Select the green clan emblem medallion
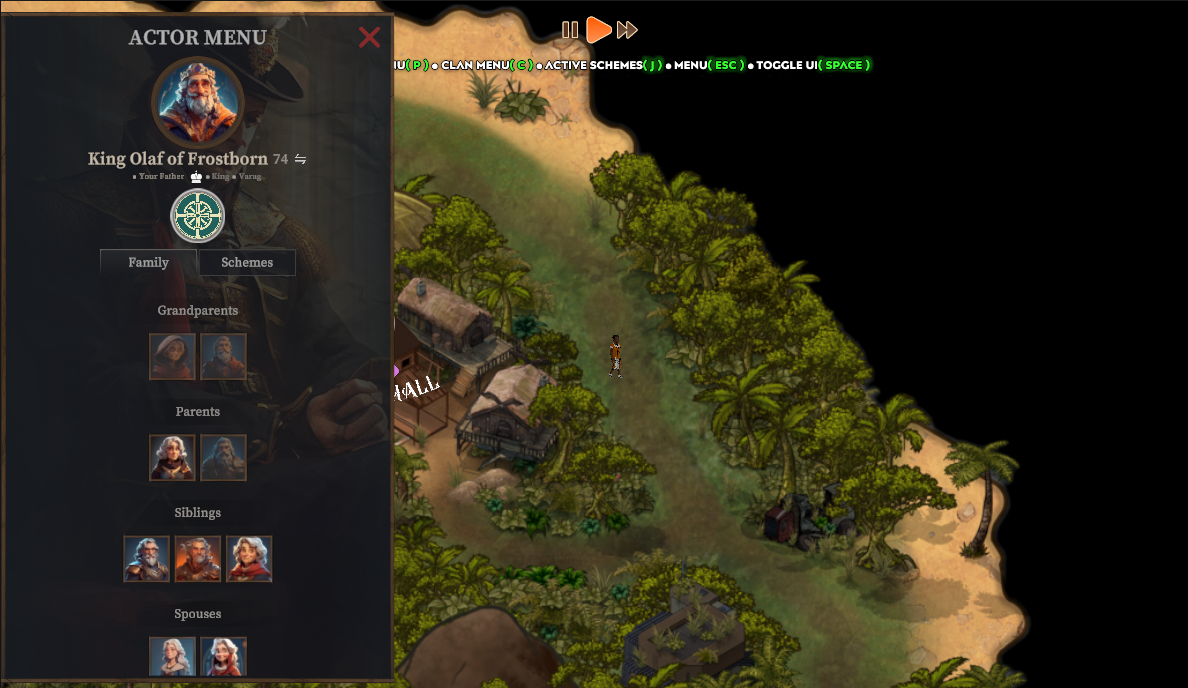The height and width of the screenshot is (688, 1188). coord(198,216)
